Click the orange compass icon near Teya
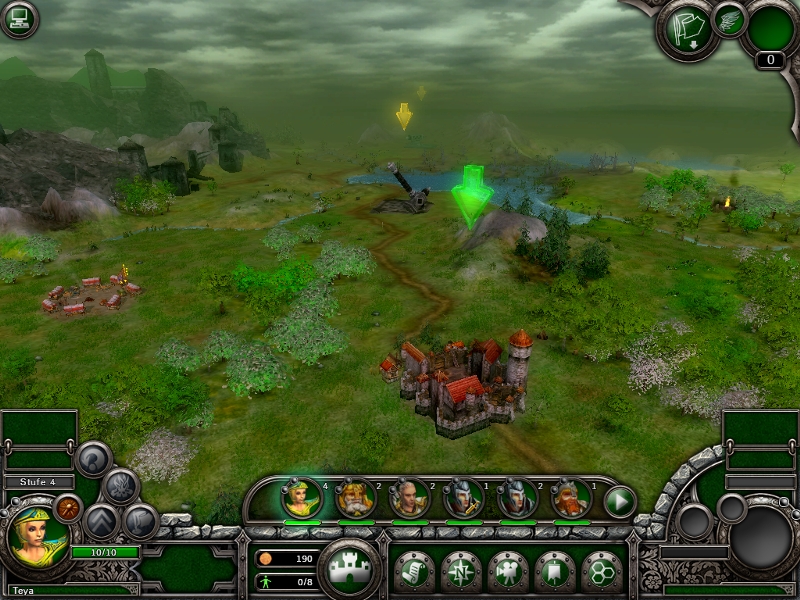The image size is (800, 600). click(68, 507)
